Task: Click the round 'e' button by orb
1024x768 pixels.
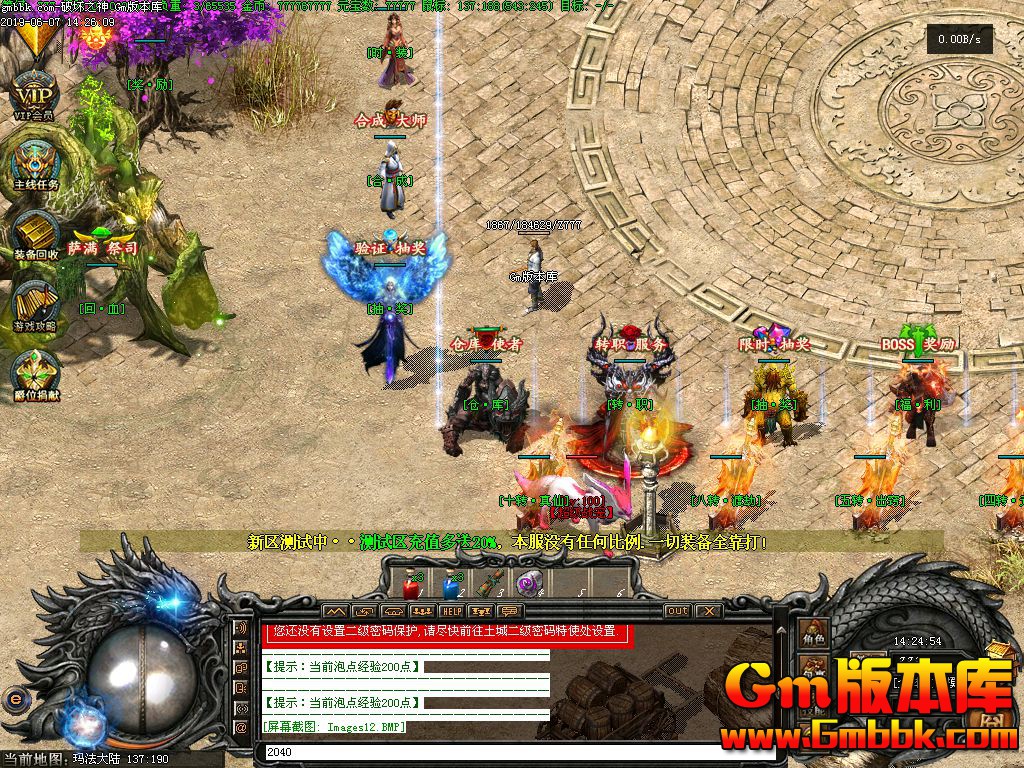Action: tap(14, 698)
